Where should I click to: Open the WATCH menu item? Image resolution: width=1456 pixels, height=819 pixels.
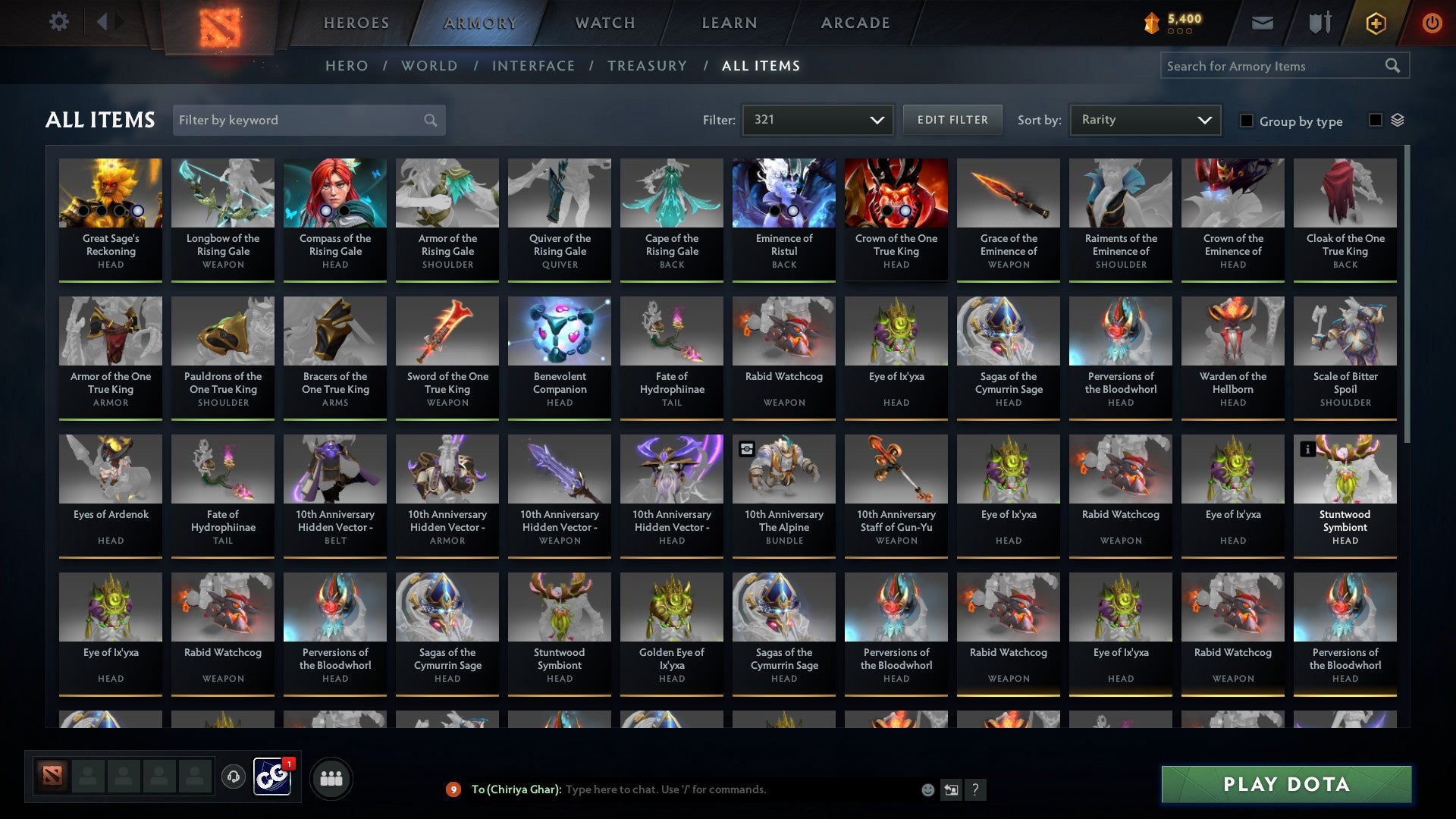click(604, 23)
